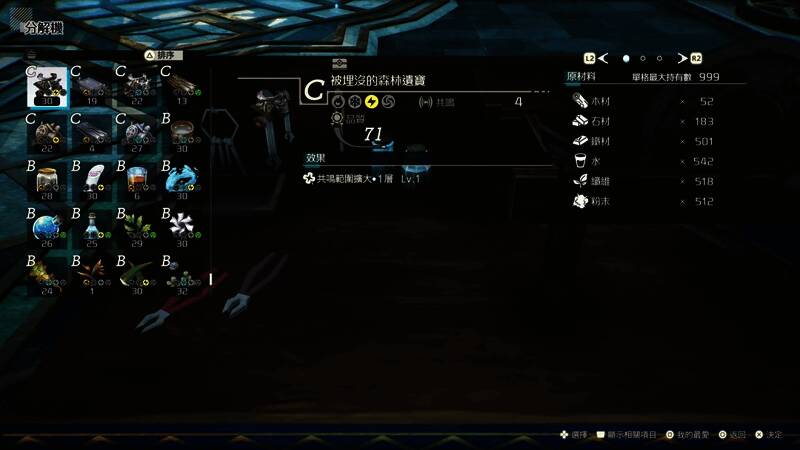The height and width of the screenshot is (450, 800).
Task: Open the 排序 sort option
Action: coord(165,56)
